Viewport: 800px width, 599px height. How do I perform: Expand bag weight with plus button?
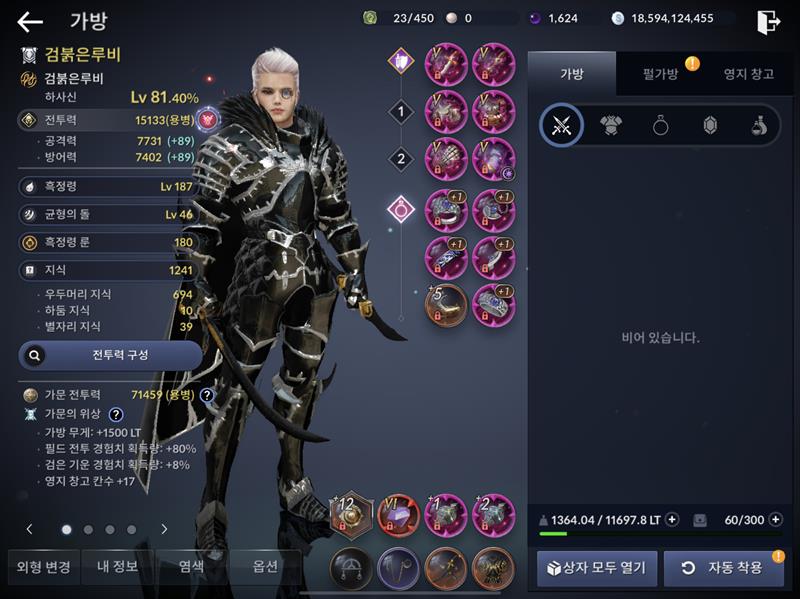[672, 519]
